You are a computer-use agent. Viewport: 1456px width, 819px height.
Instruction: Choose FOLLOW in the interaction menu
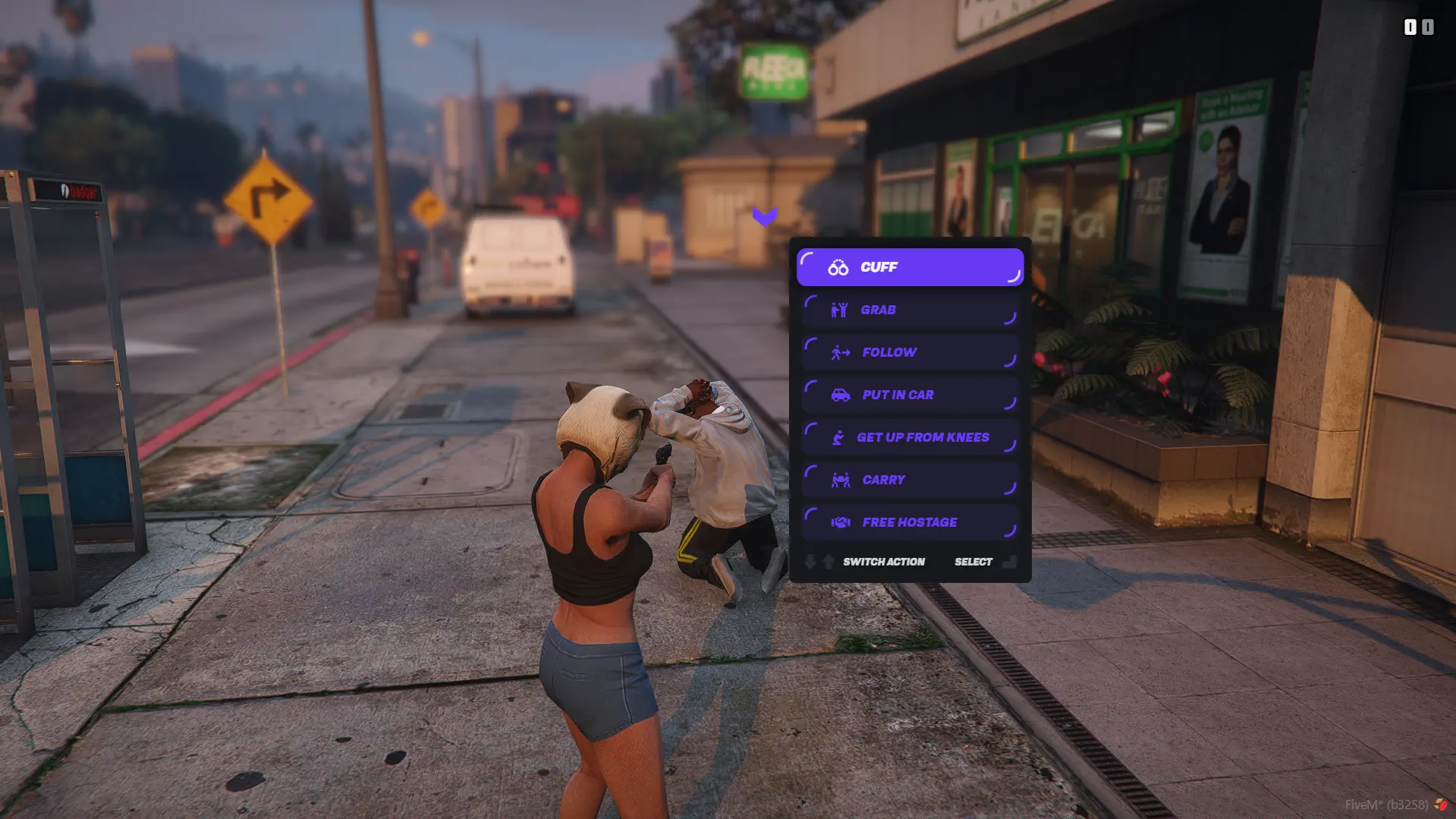910,351
